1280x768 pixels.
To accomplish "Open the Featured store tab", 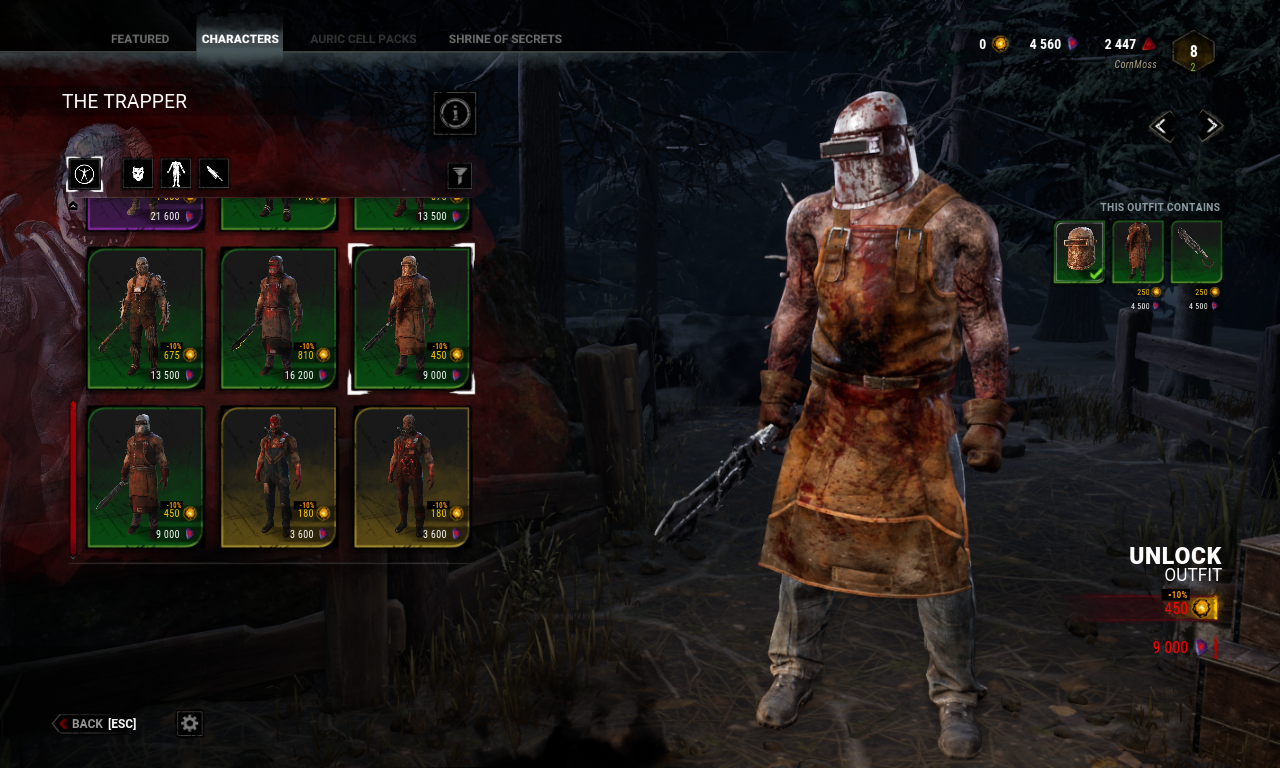I will pos(139,39).
